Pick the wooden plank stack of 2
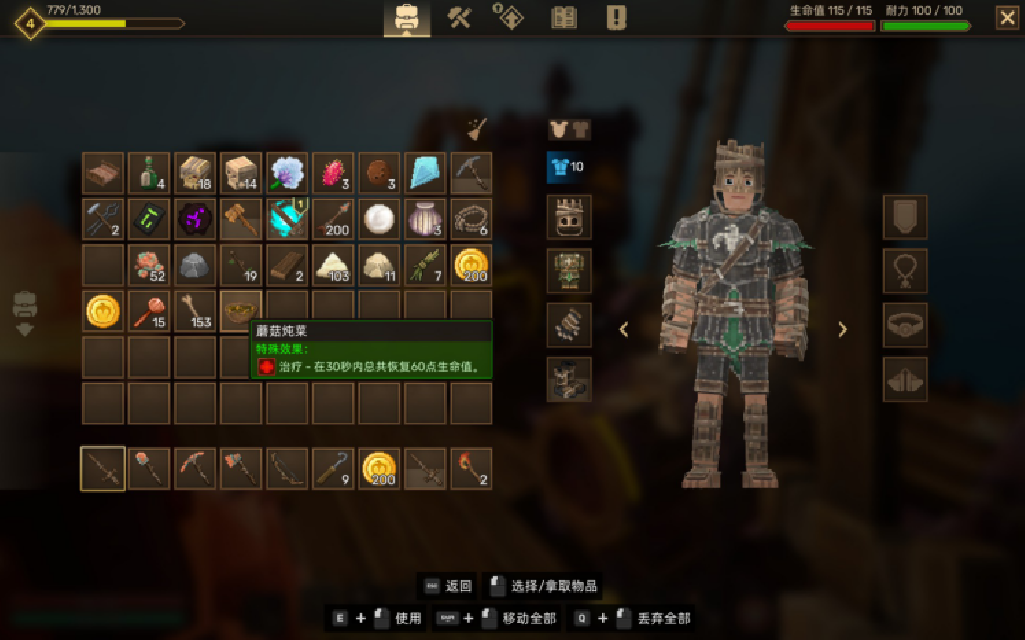This screenshot has width=1025, height=640. (x=287, y=265)
